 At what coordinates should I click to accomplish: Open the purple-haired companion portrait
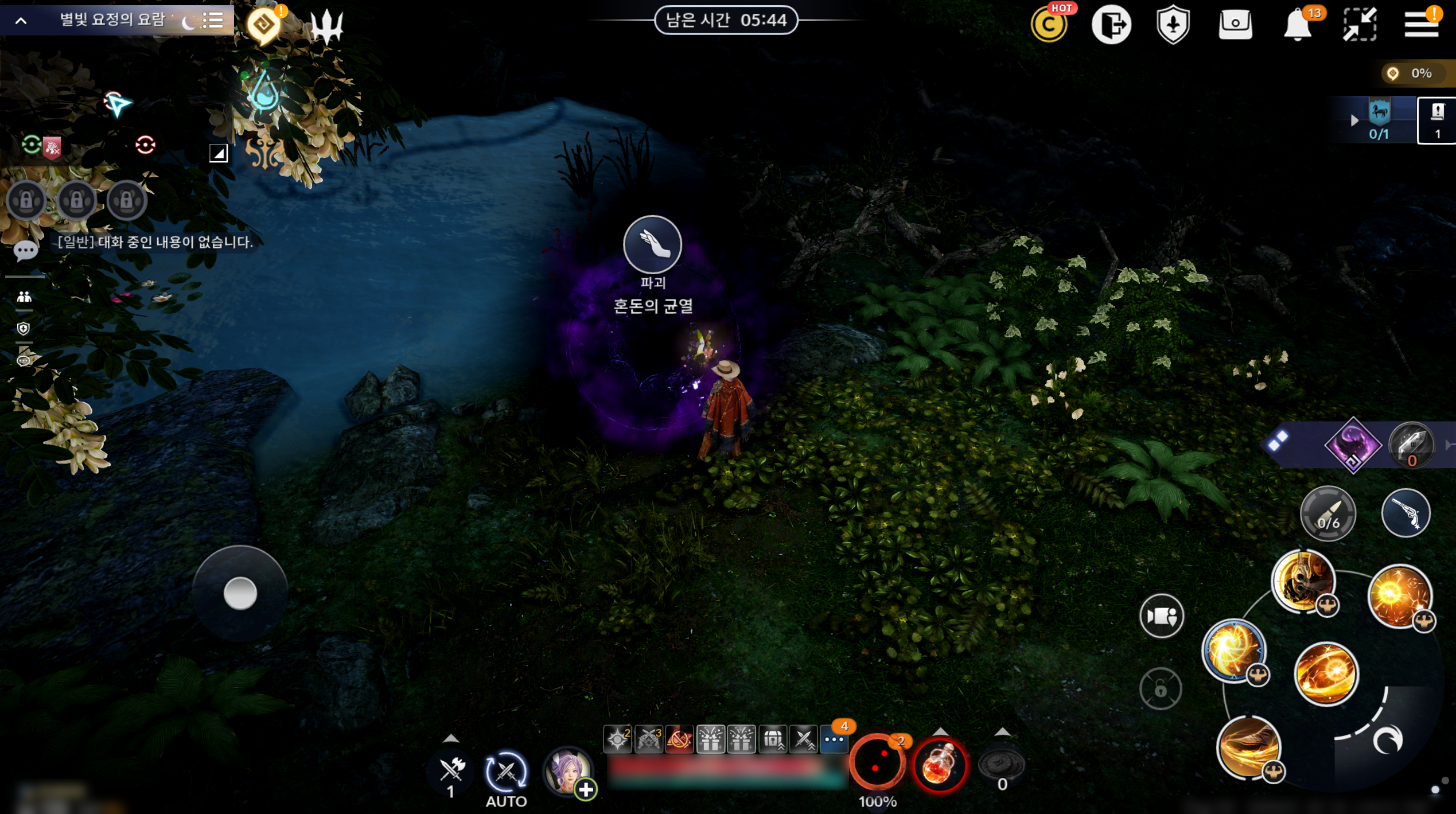coord(567,772)
